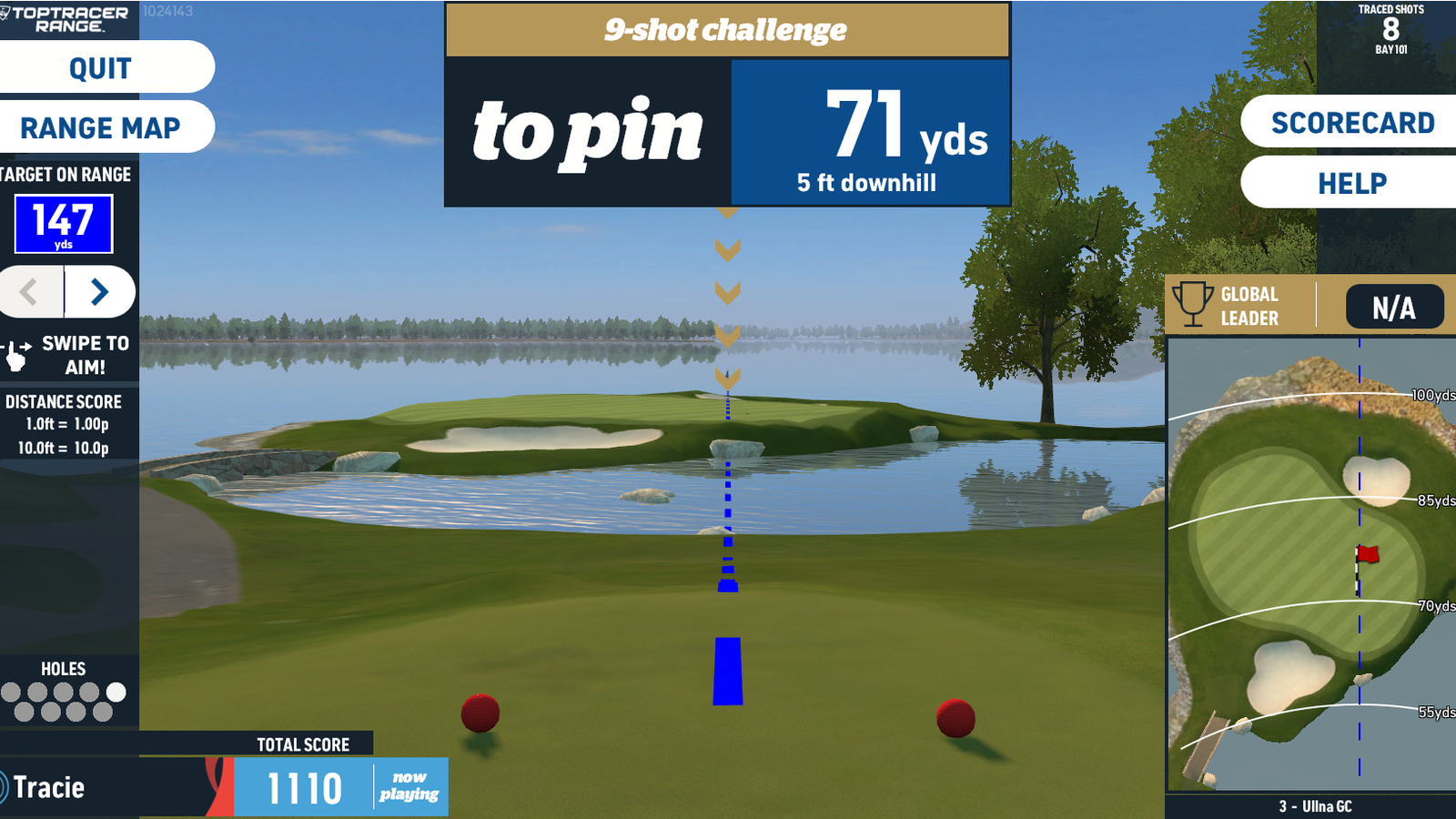Click the Toptracer Range logo
The width and height of the screenshot is (1456, 819).
tap(64, 20)
